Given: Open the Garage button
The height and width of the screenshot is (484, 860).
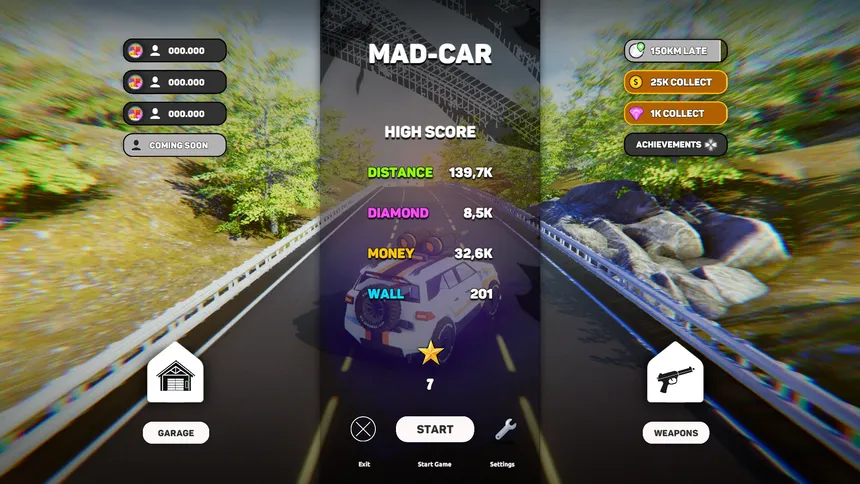Looking at the screenshot, I should point(175,432).
